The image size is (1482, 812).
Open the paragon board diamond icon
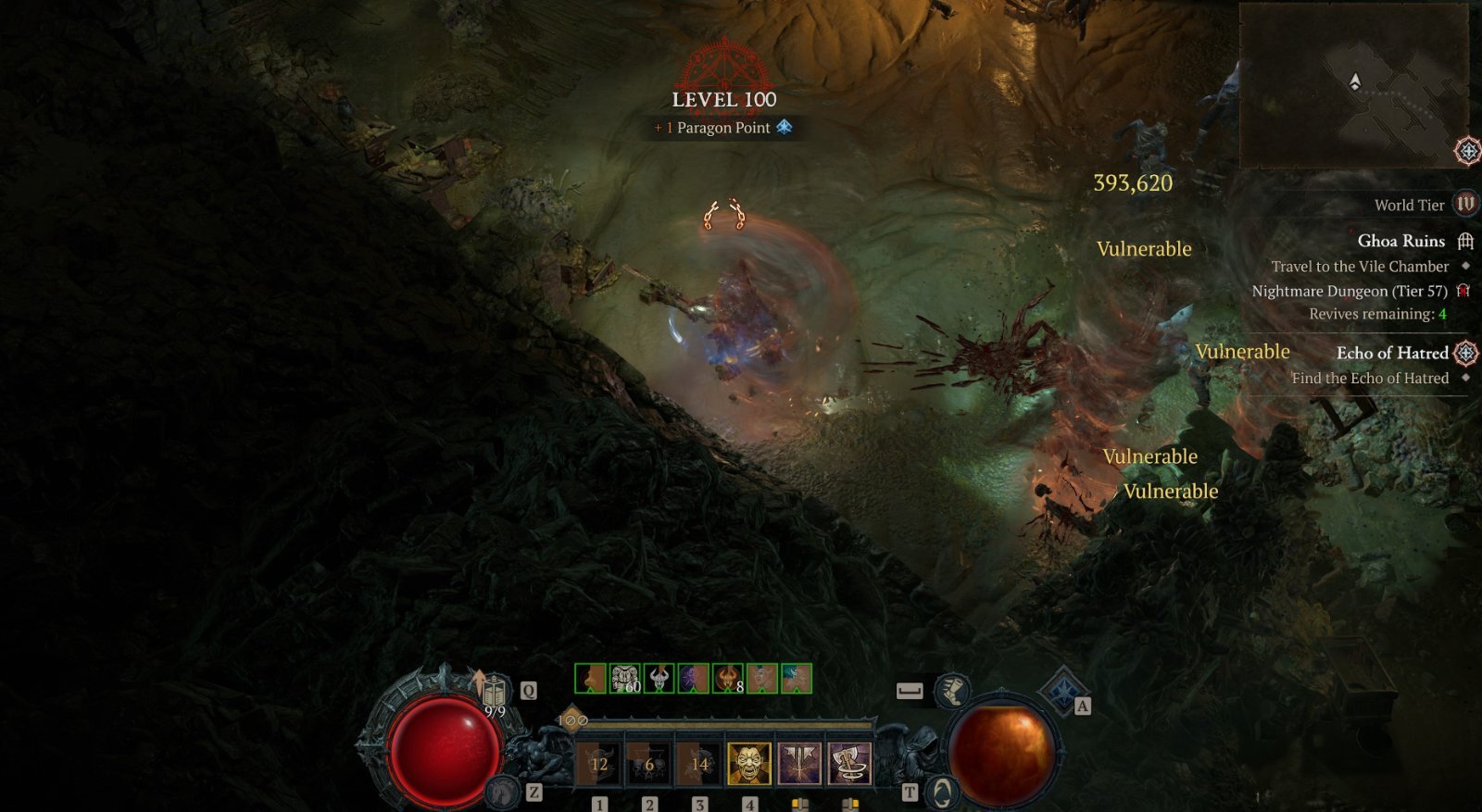[x=1062, y=689]
